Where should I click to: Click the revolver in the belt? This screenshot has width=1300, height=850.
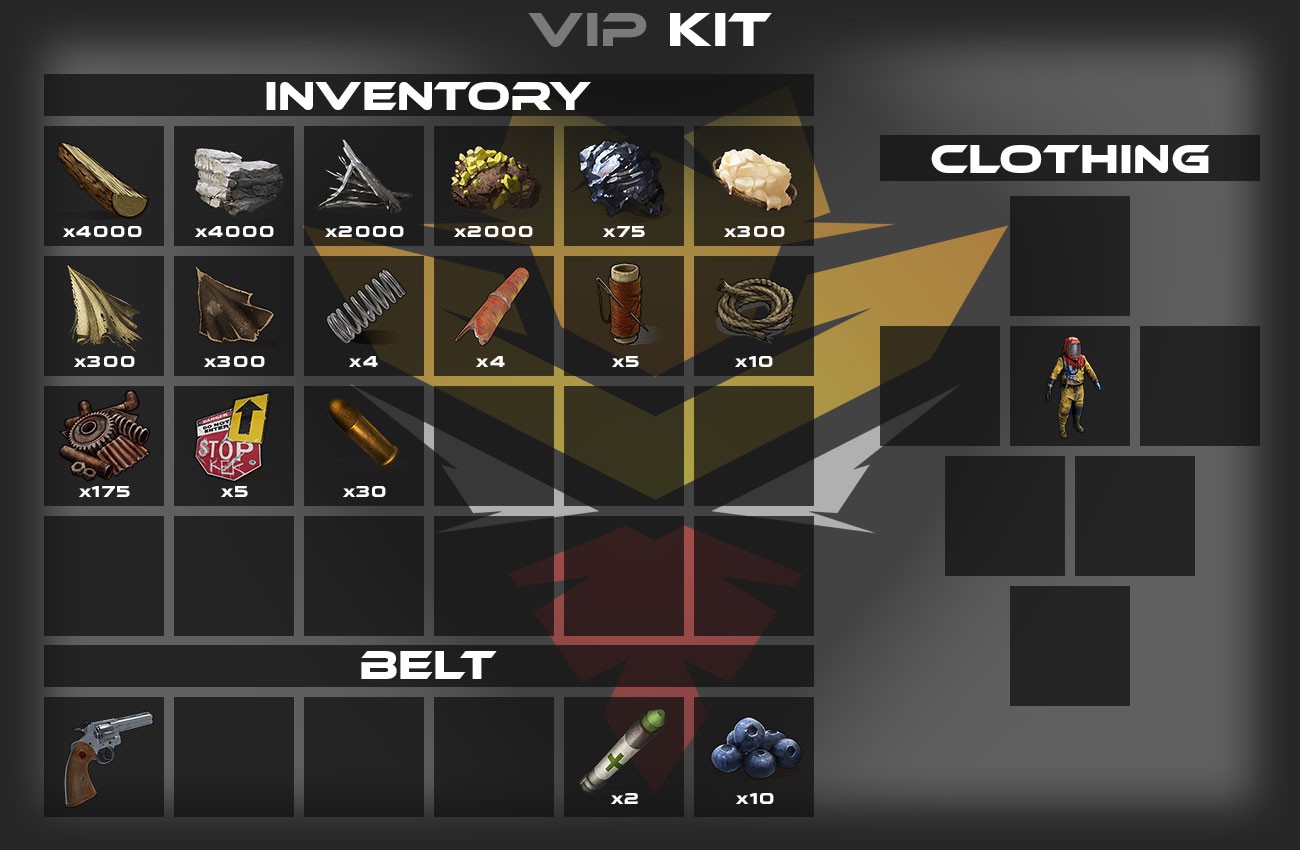tap(104, 755)
